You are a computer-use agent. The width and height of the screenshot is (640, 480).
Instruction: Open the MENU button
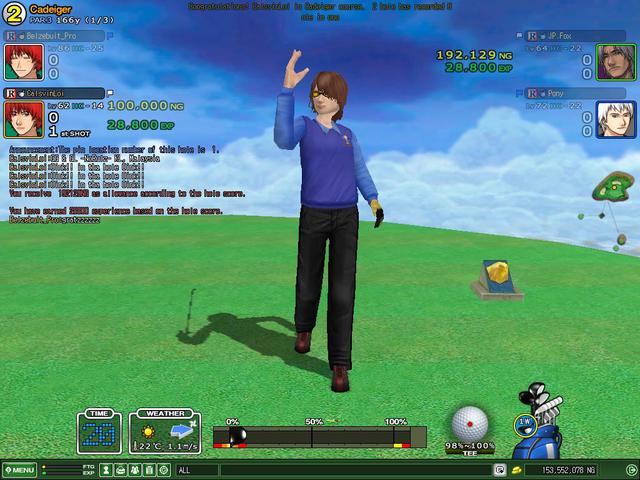click(20, 470)
